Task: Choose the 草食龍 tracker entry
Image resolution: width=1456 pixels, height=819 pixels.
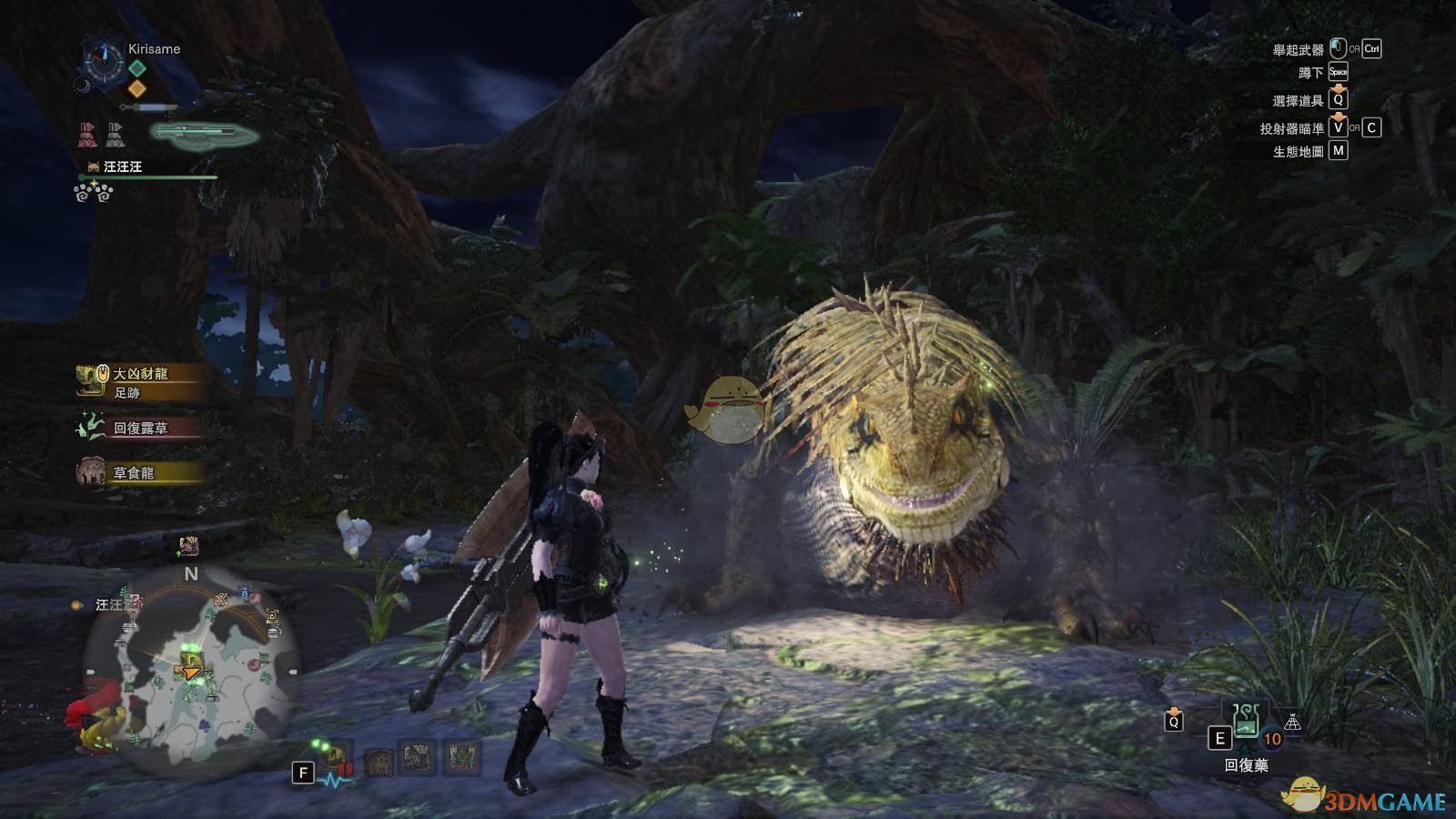Action: click(133, 473)
